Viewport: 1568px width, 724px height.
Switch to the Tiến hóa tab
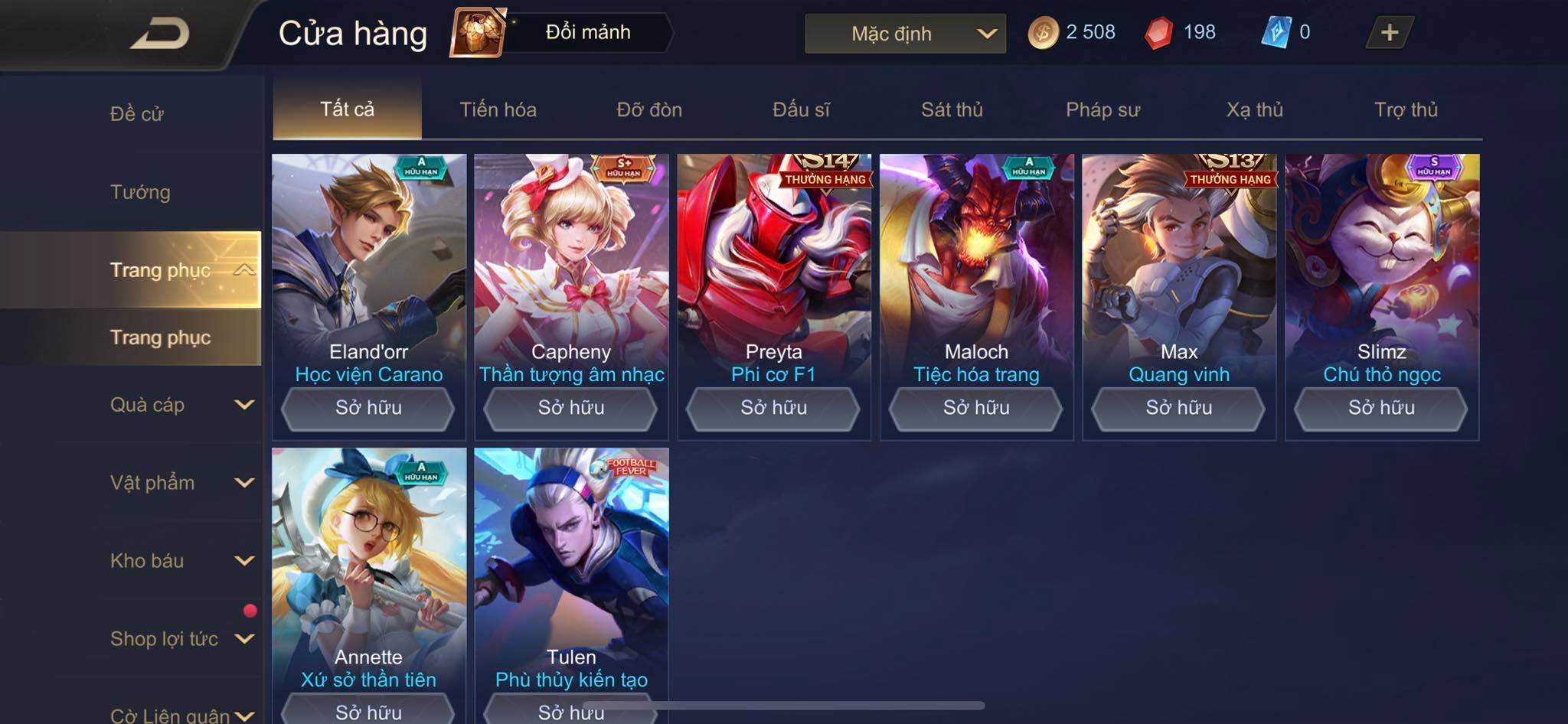pos(498,109)
